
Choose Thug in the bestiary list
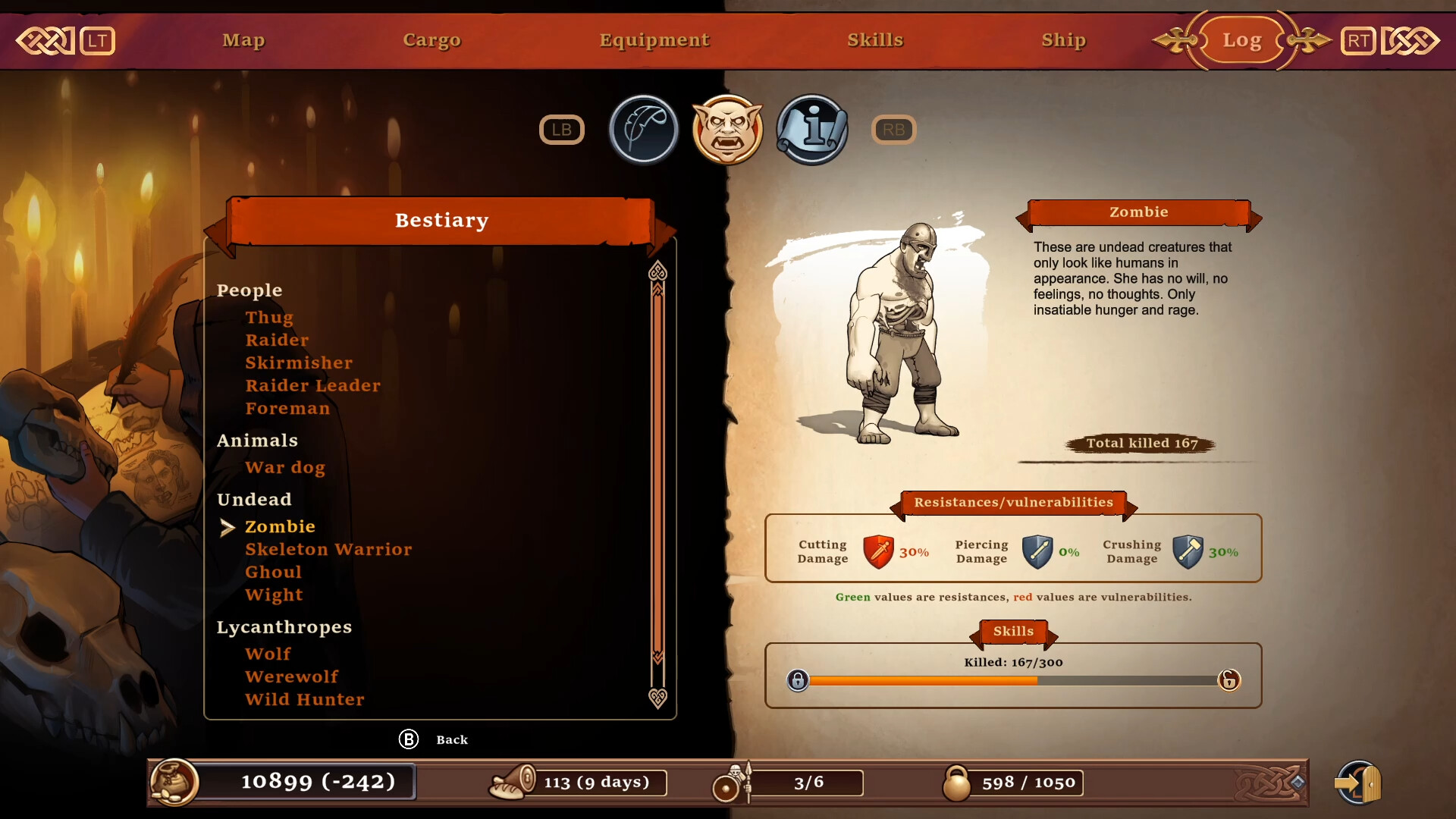pos(269,318)
